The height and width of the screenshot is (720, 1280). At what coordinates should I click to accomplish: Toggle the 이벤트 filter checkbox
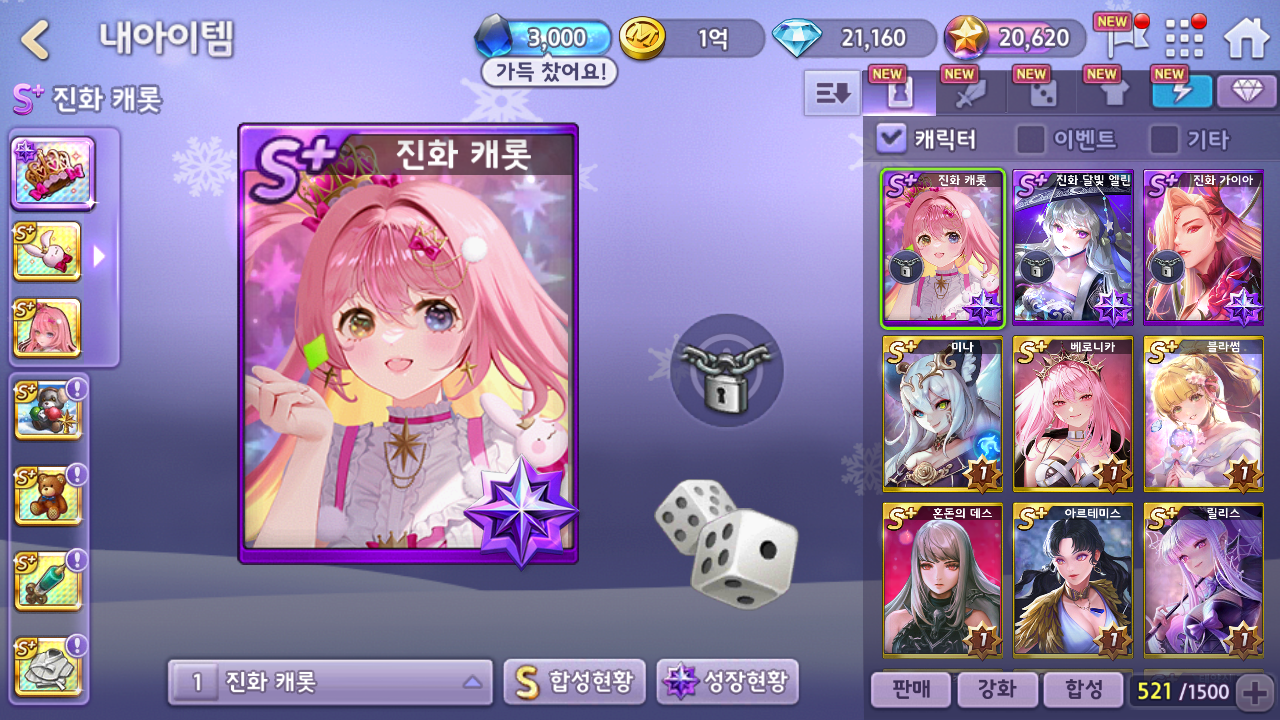pyautogui.click(x=1030, y=139)
